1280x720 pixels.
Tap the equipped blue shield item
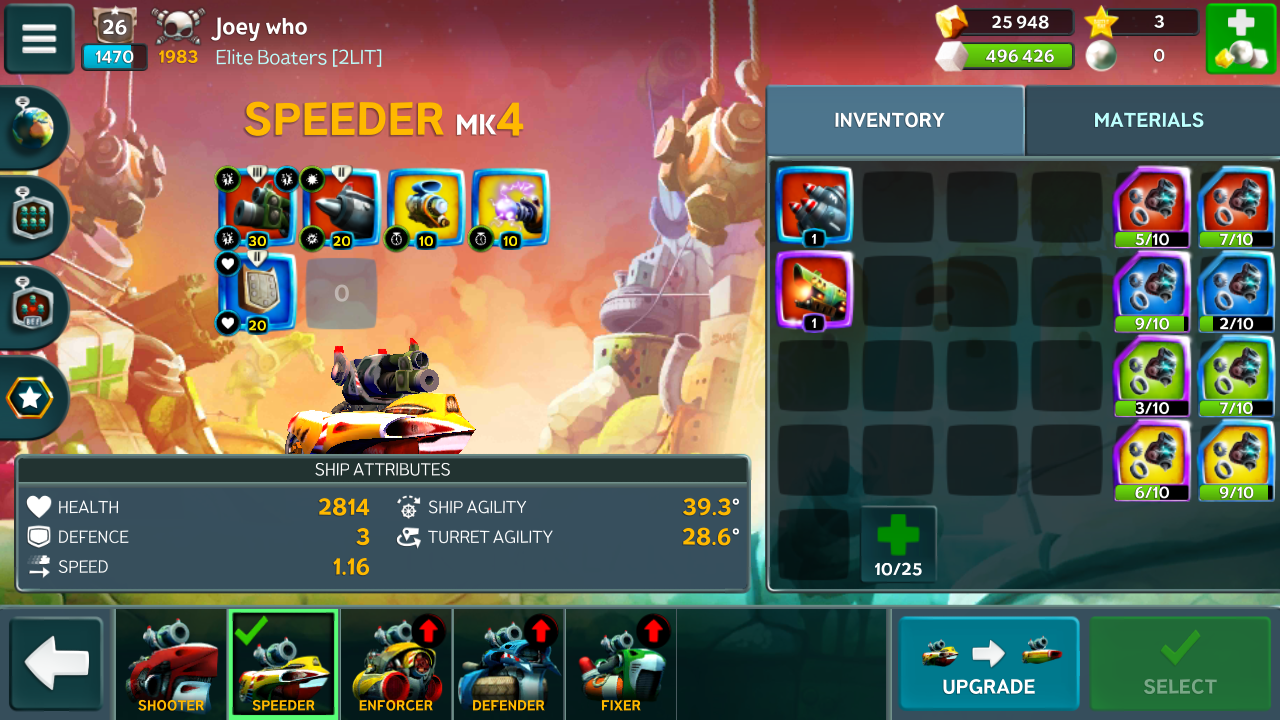point(257,292)
